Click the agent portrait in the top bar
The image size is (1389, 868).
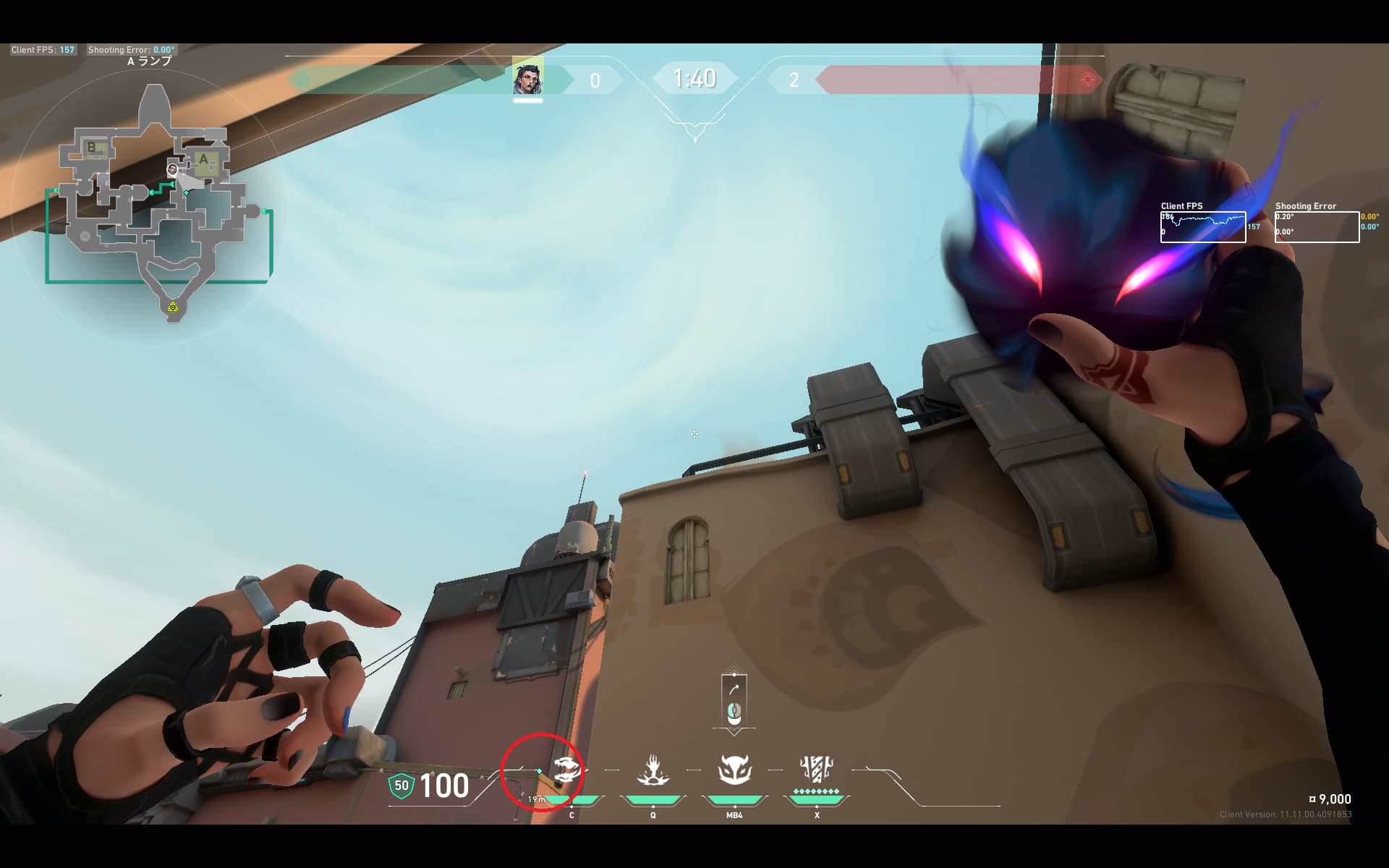[x=527, y=80]
